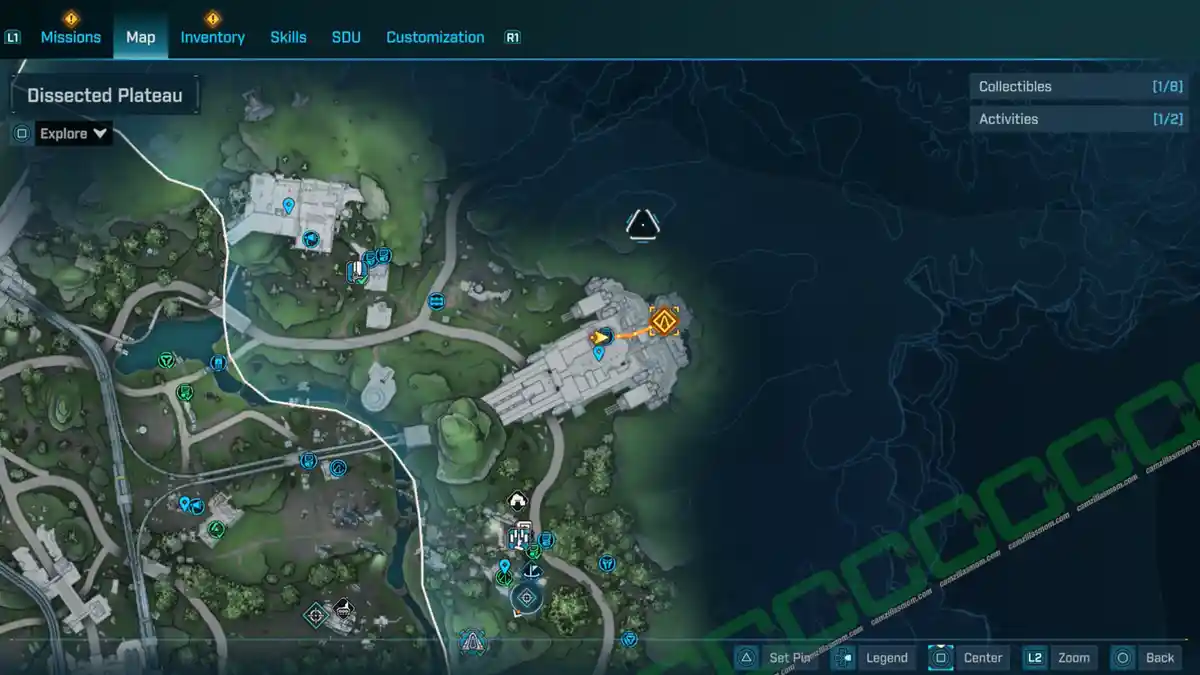Select the white triangle map marker

[x=641, y=225]
